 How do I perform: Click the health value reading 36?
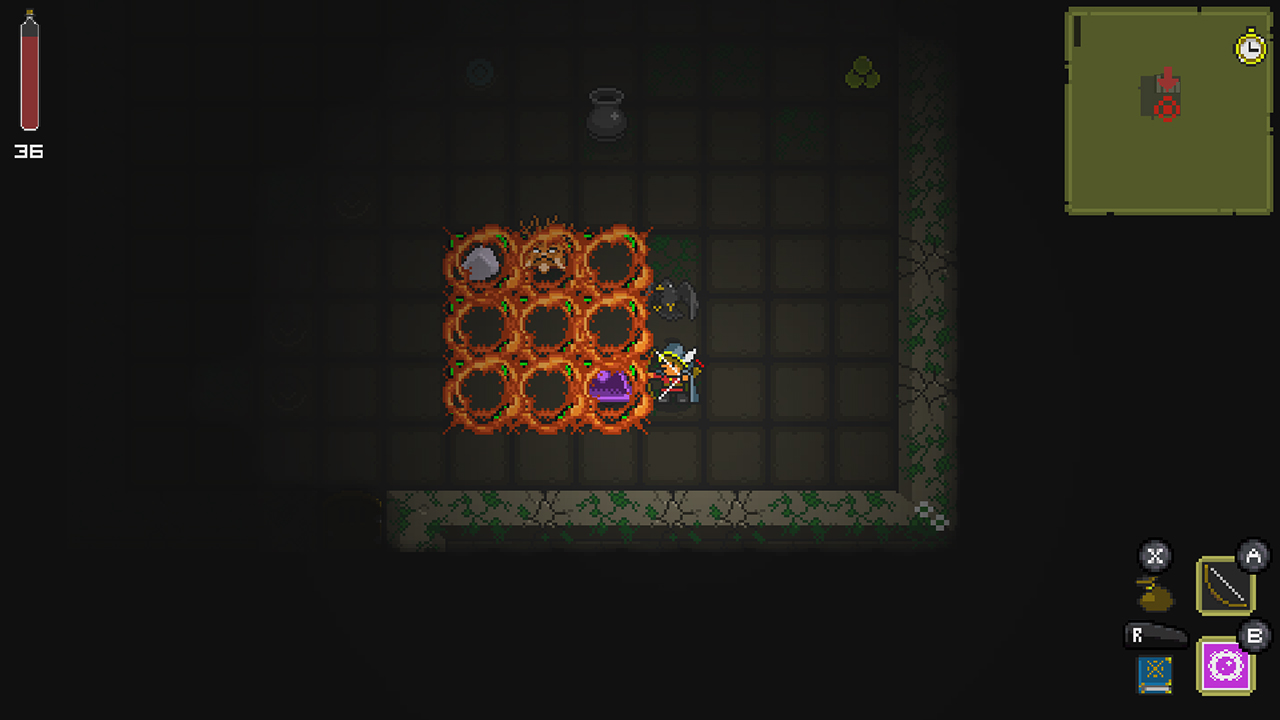(29, 152)
